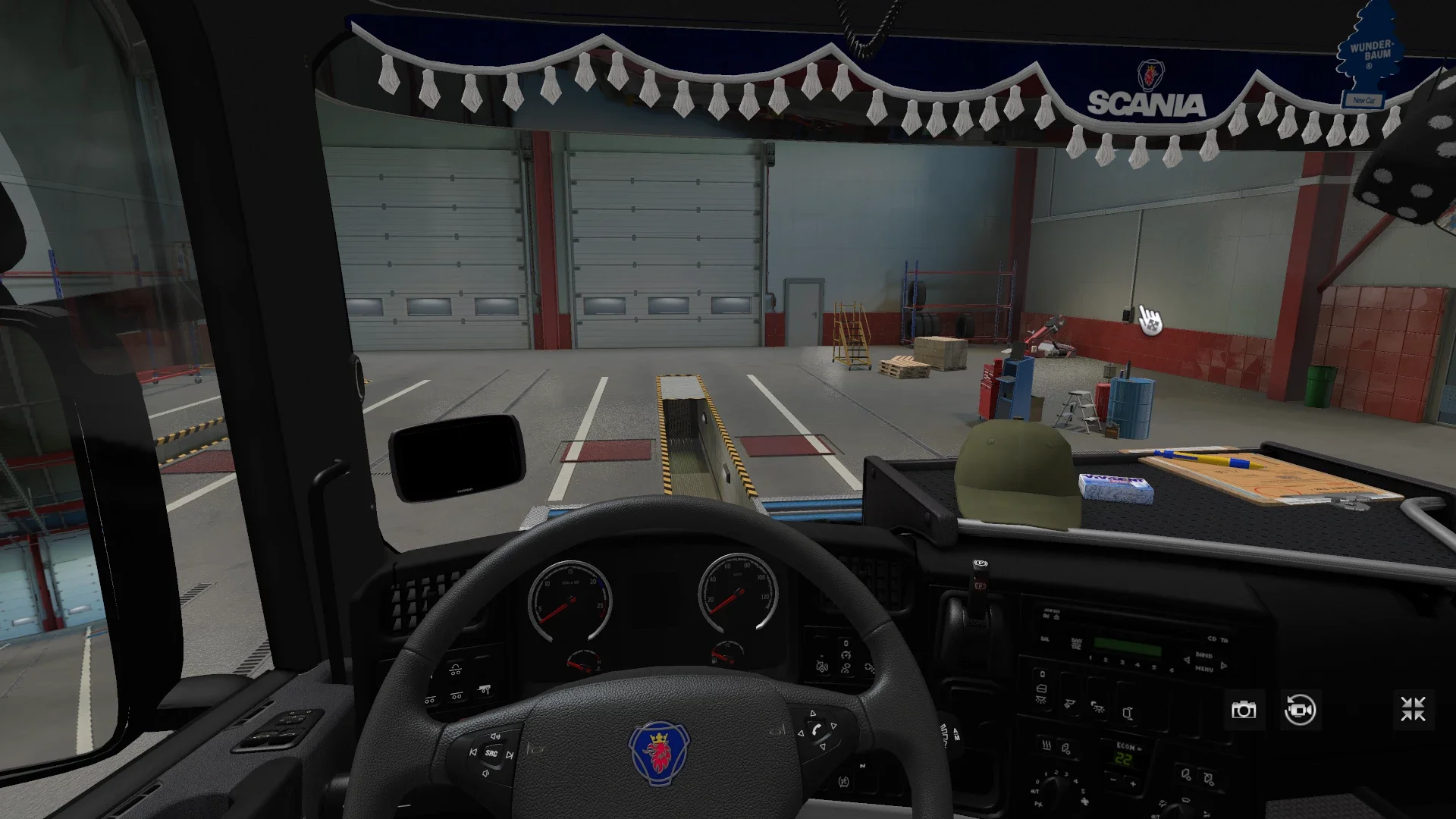
Task: Click the plus temperature control on climate panel
Action: pyautogui.click(x=1133, y=783)
